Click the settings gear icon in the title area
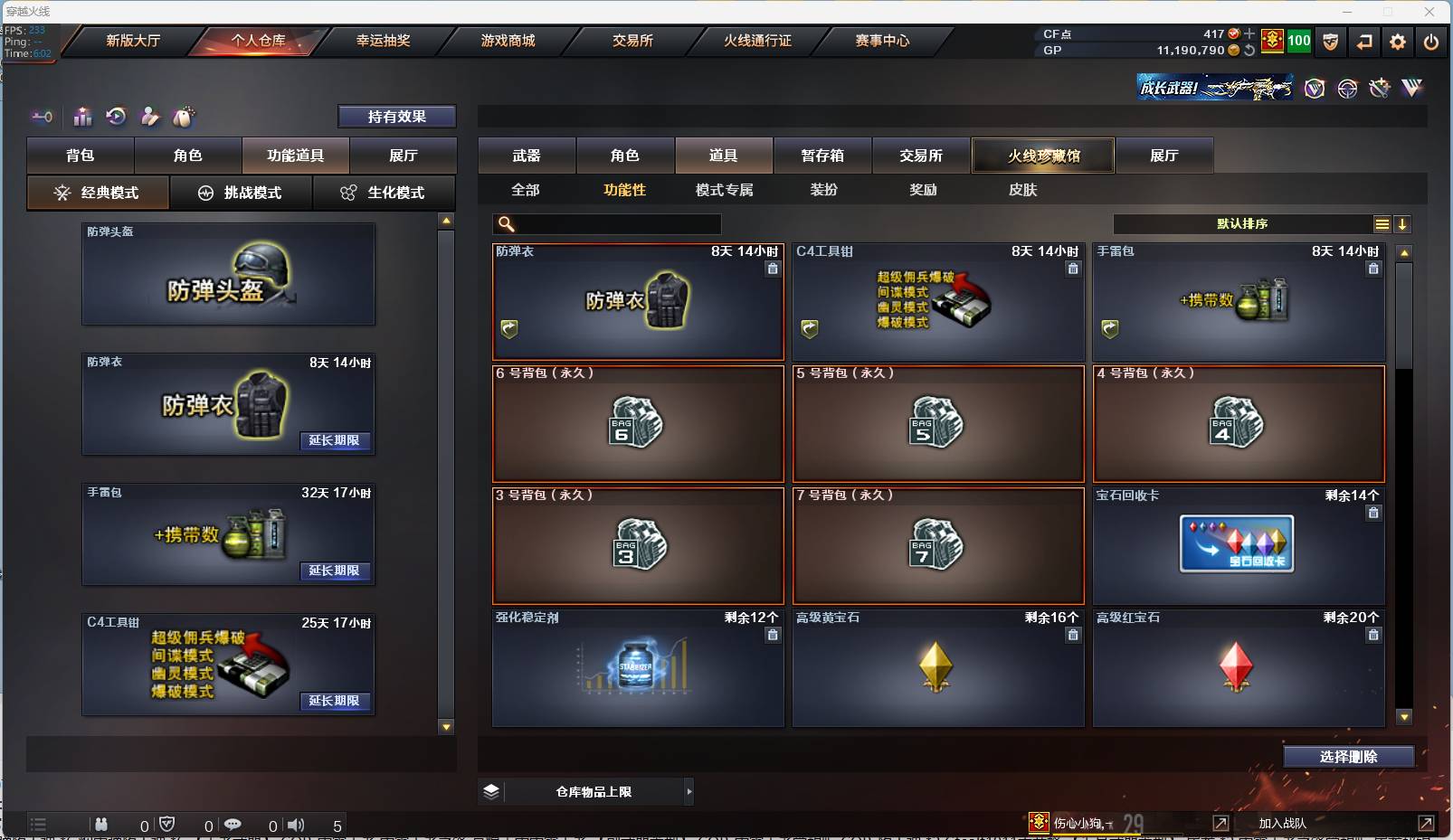Image resolution: width=1453 pixels, height=840 pixels. tap(1398, 42)
